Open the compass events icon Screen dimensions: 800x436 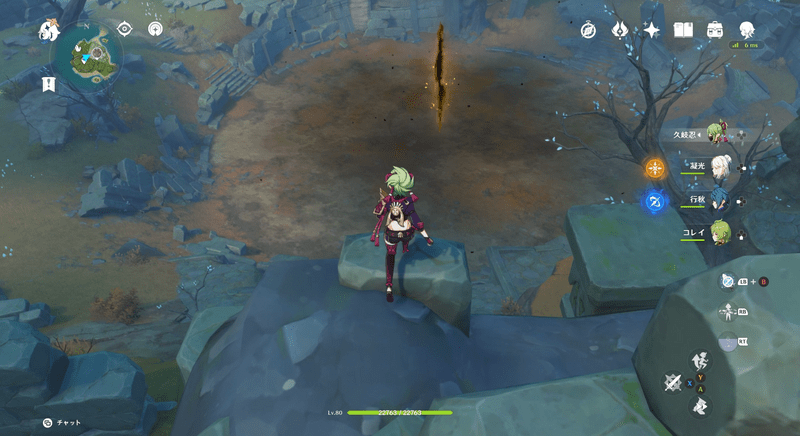(589, 31)
